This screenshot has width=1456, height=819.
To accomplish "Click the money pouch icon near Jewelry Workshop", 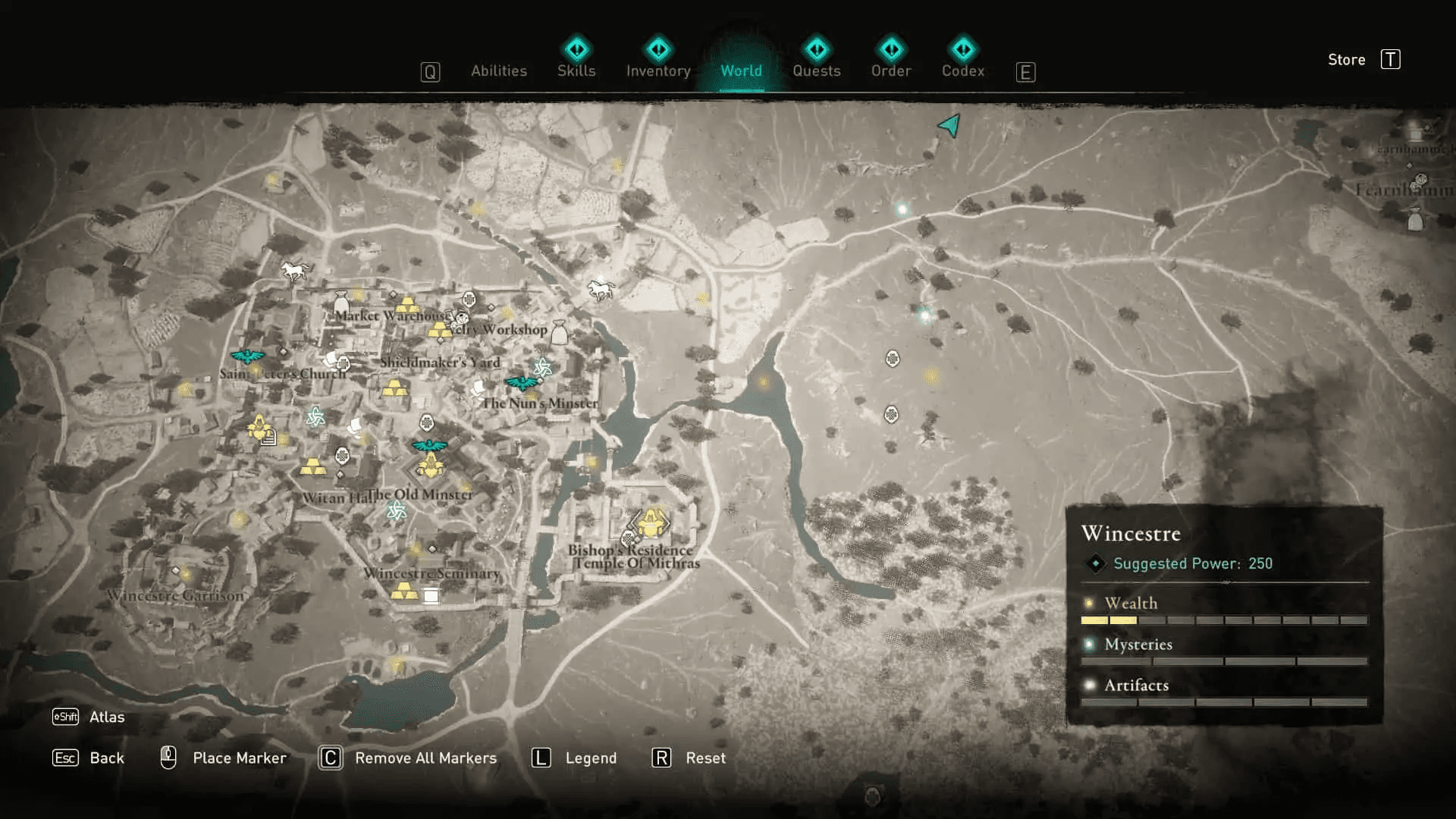I will [559, 331].
